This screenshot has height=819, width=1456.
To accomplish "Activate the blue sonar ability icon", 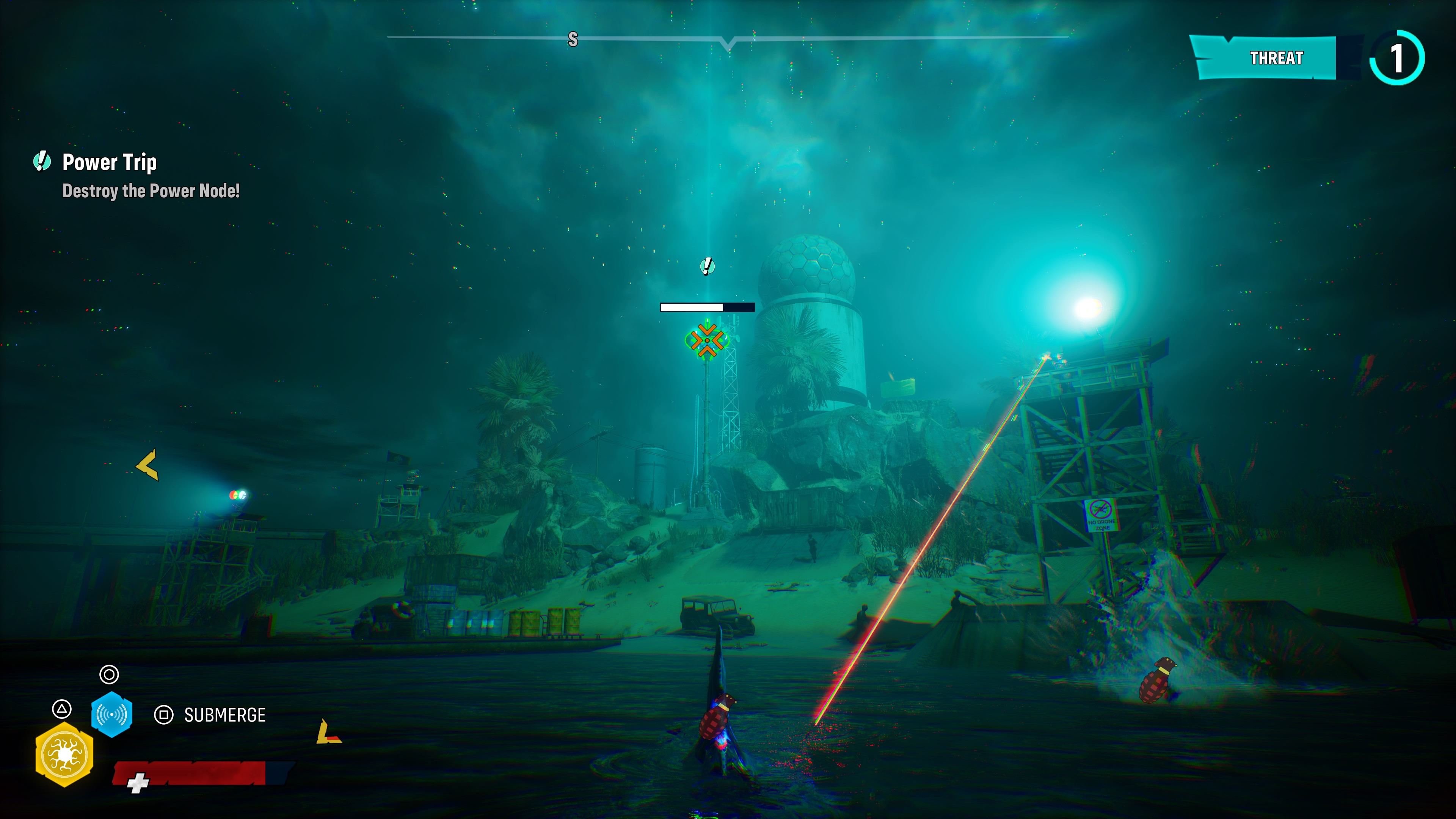I will coord(112,714).
